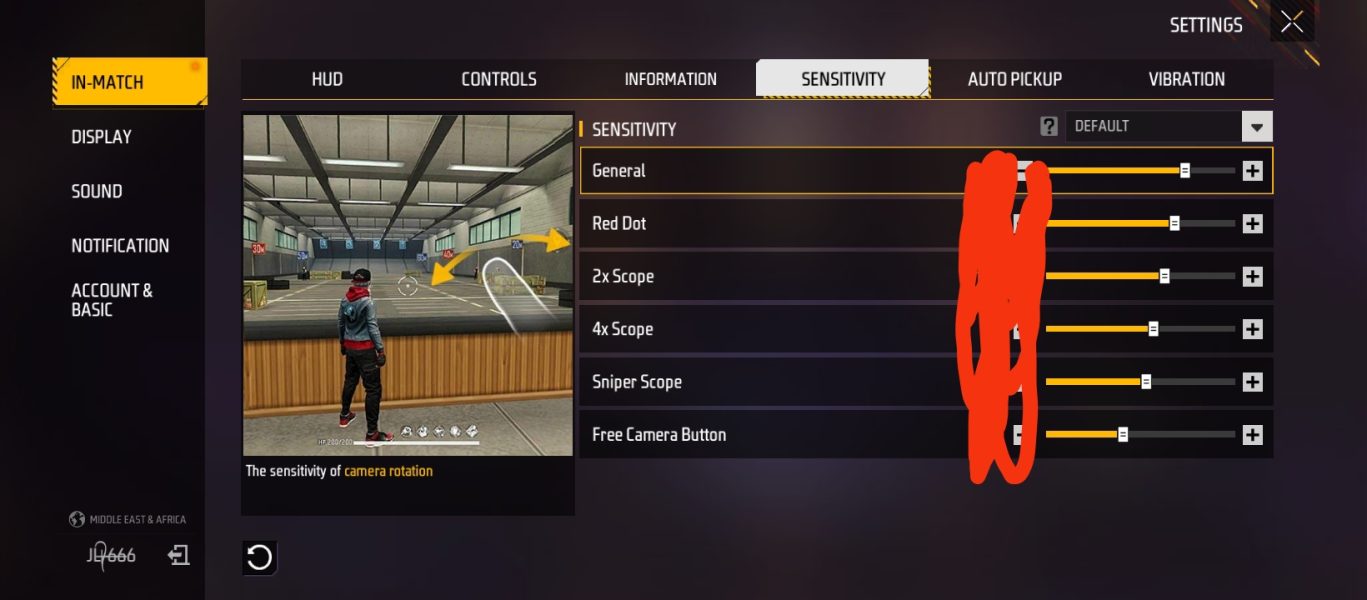Increase General sensitivity with the plus button

pos(1252,171)
